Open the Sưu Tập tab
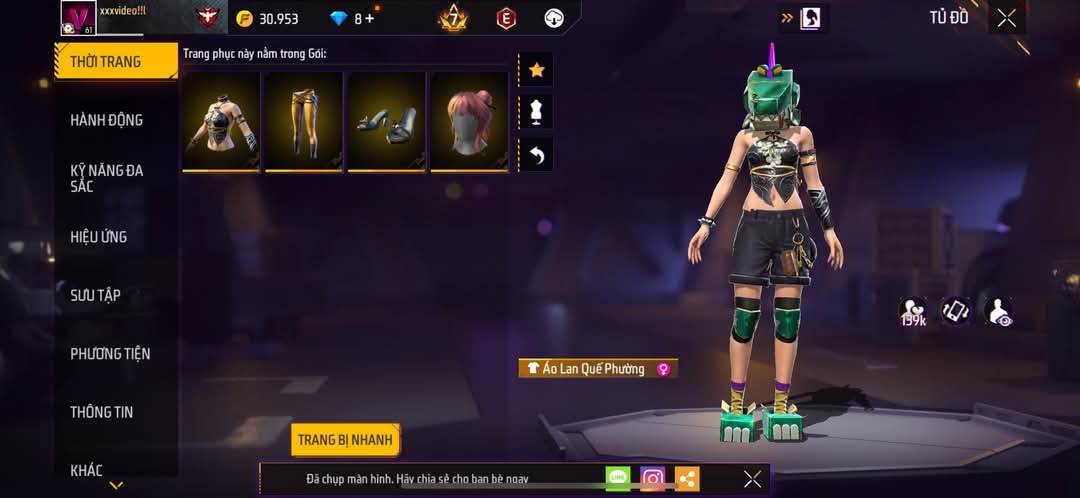 (96, 295)
